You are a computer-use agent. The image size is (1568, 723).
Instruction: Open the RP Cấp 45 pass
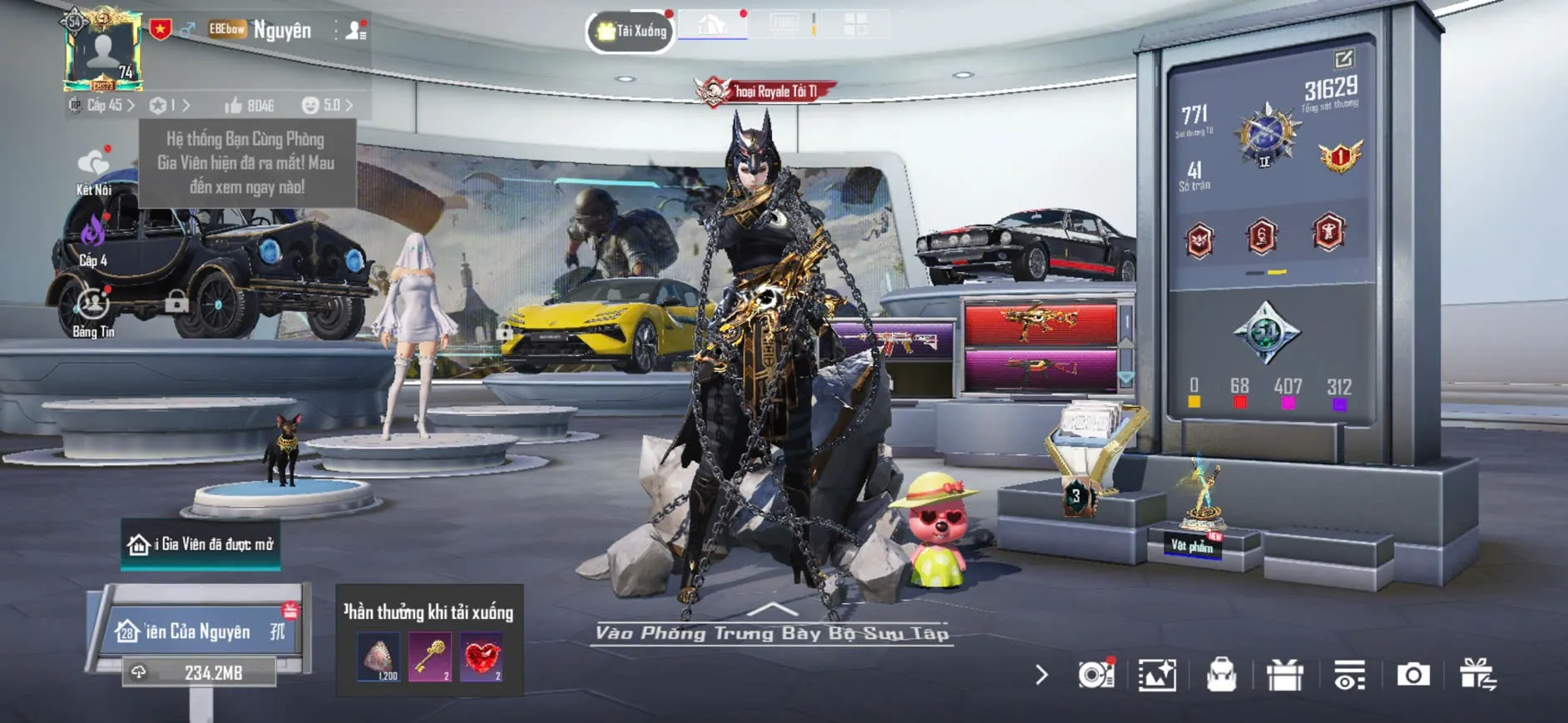click(x=101, y=106)
